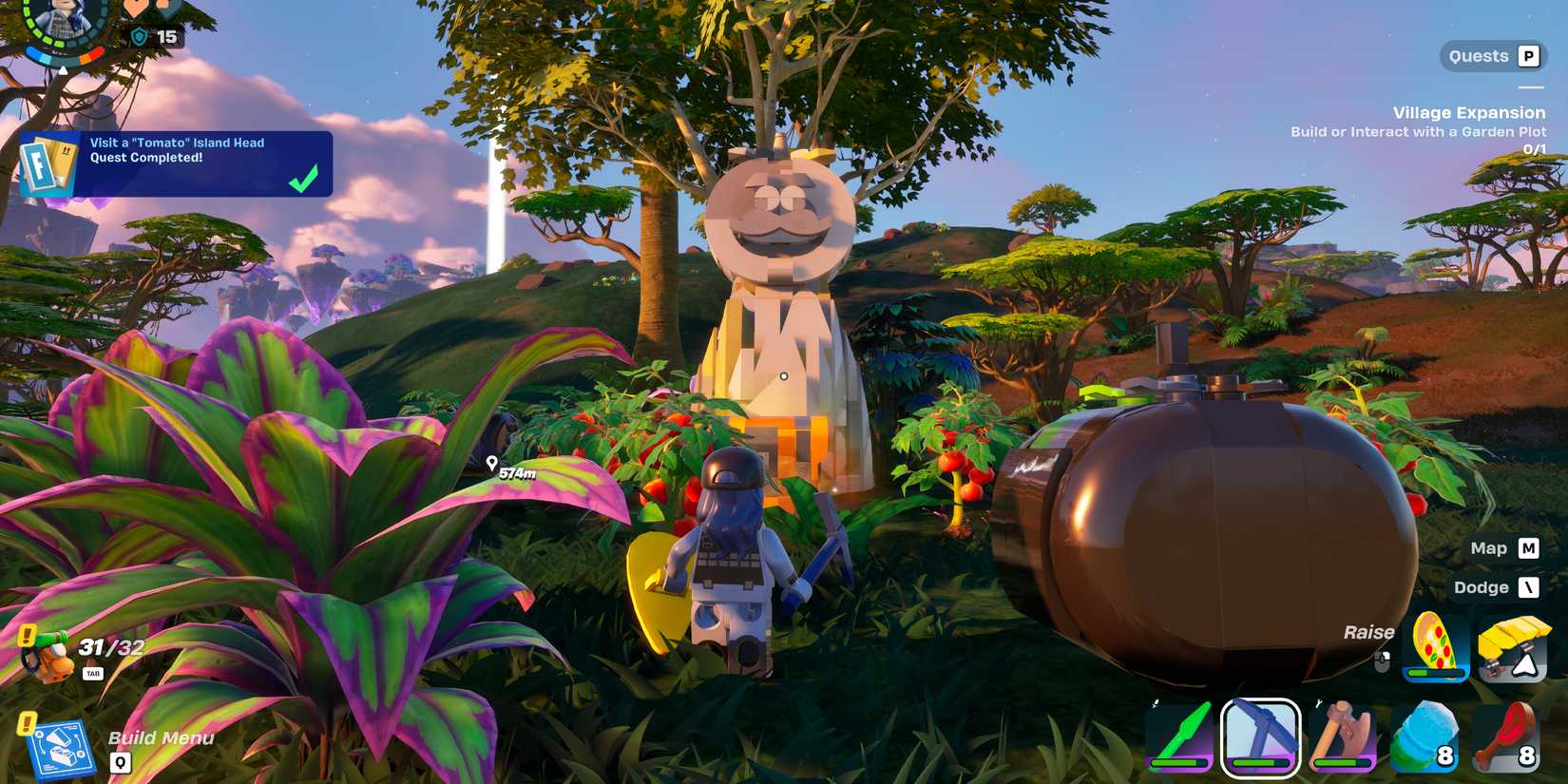Open the Quests panel
This screenshot has width=1568, height=784.
(1493, 55)
